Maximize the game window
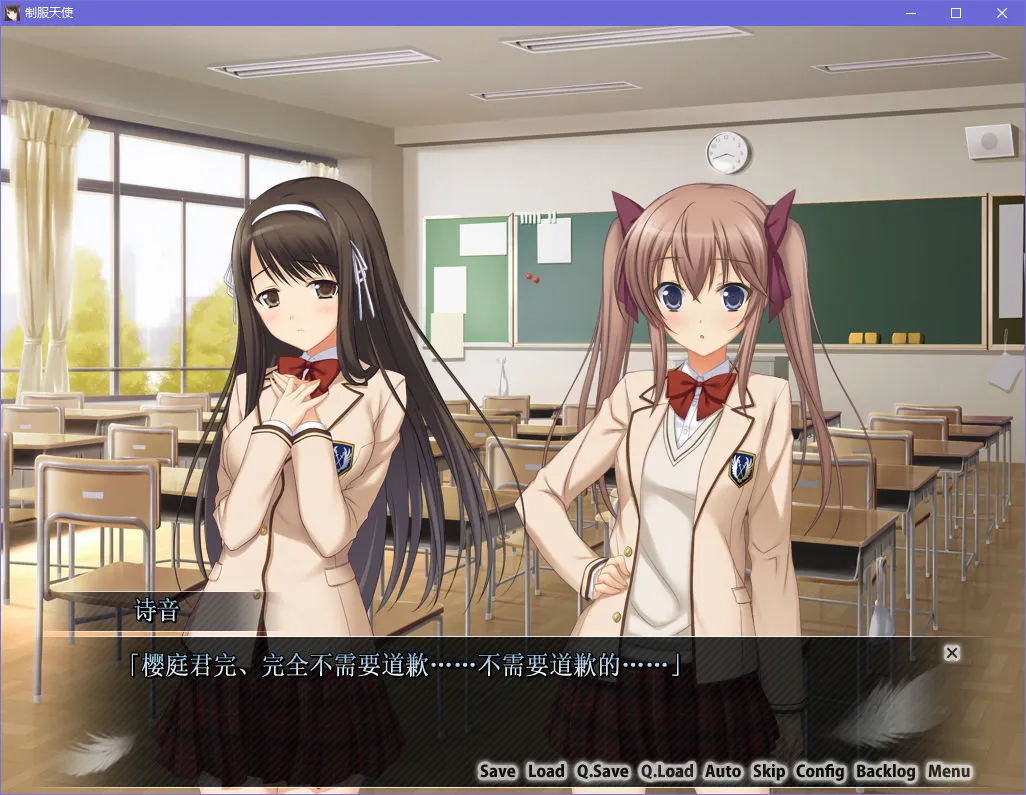 (956, 13)
